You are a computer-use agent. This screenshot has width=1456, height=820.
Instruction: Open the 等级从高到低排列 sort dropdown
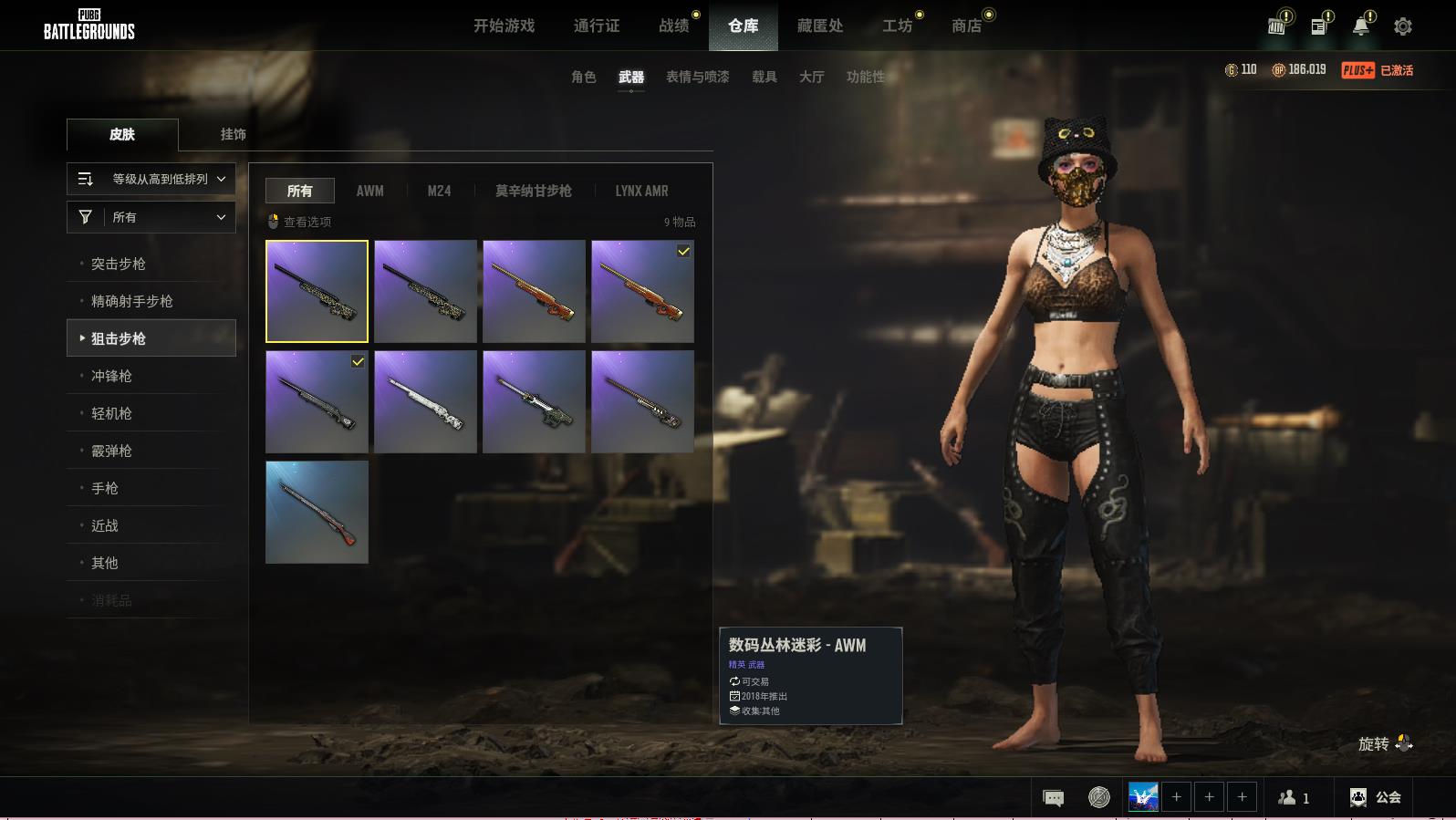click(x=151, y=179)
